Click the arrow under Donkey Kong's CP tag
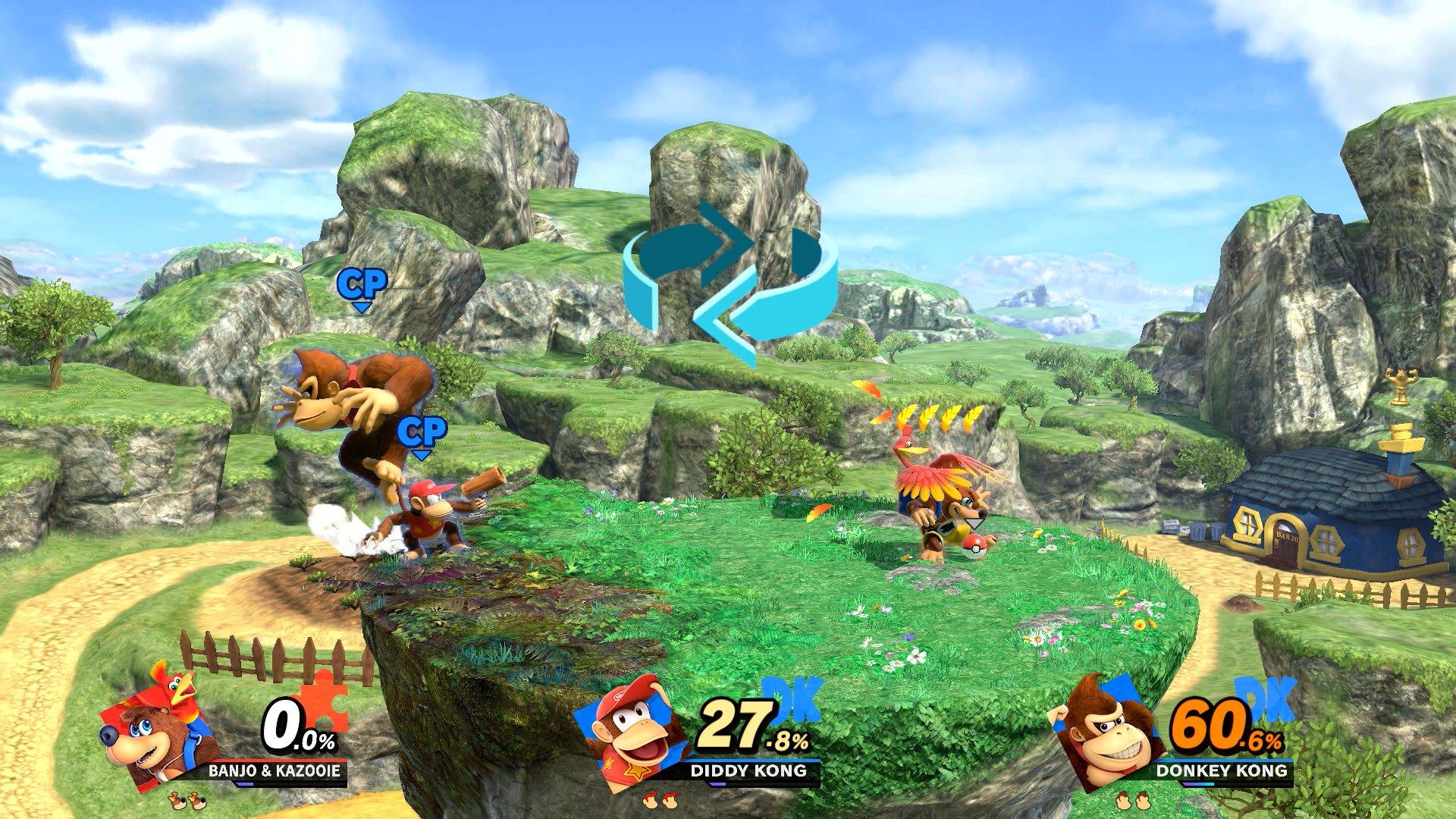Viewport: 1456px width, 819px height. (x=363, y=306)
